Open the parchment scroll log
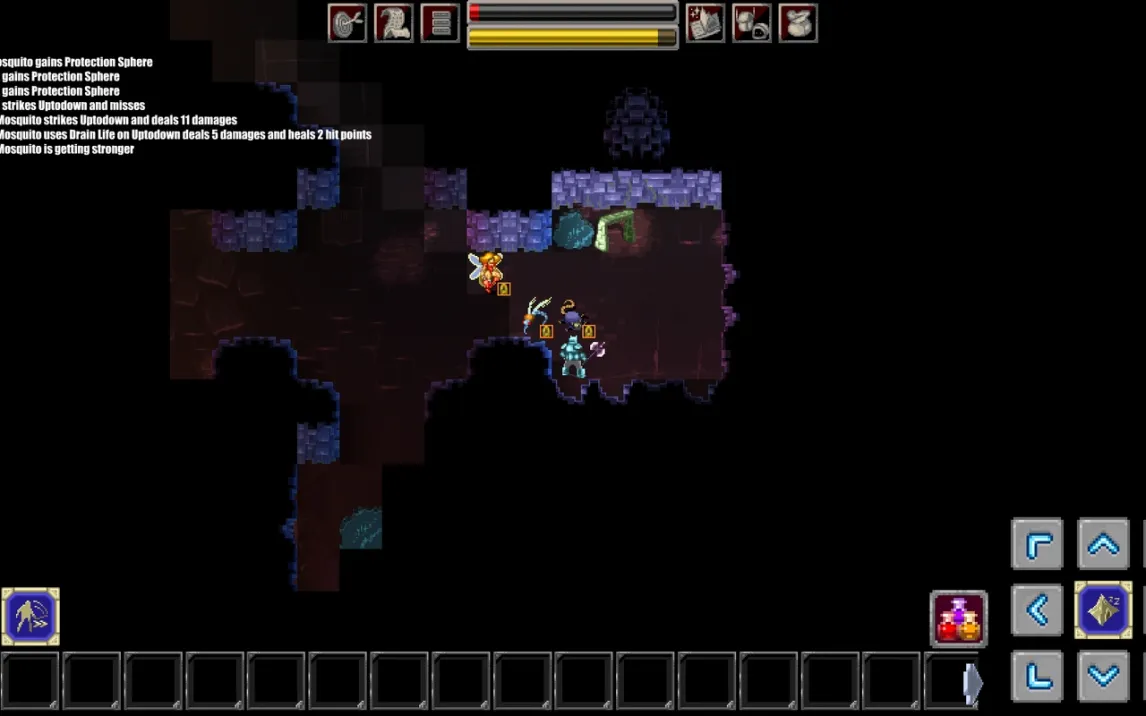This screenshot has width=1146, height=716. pyautogui.click(x=394, y=23)
